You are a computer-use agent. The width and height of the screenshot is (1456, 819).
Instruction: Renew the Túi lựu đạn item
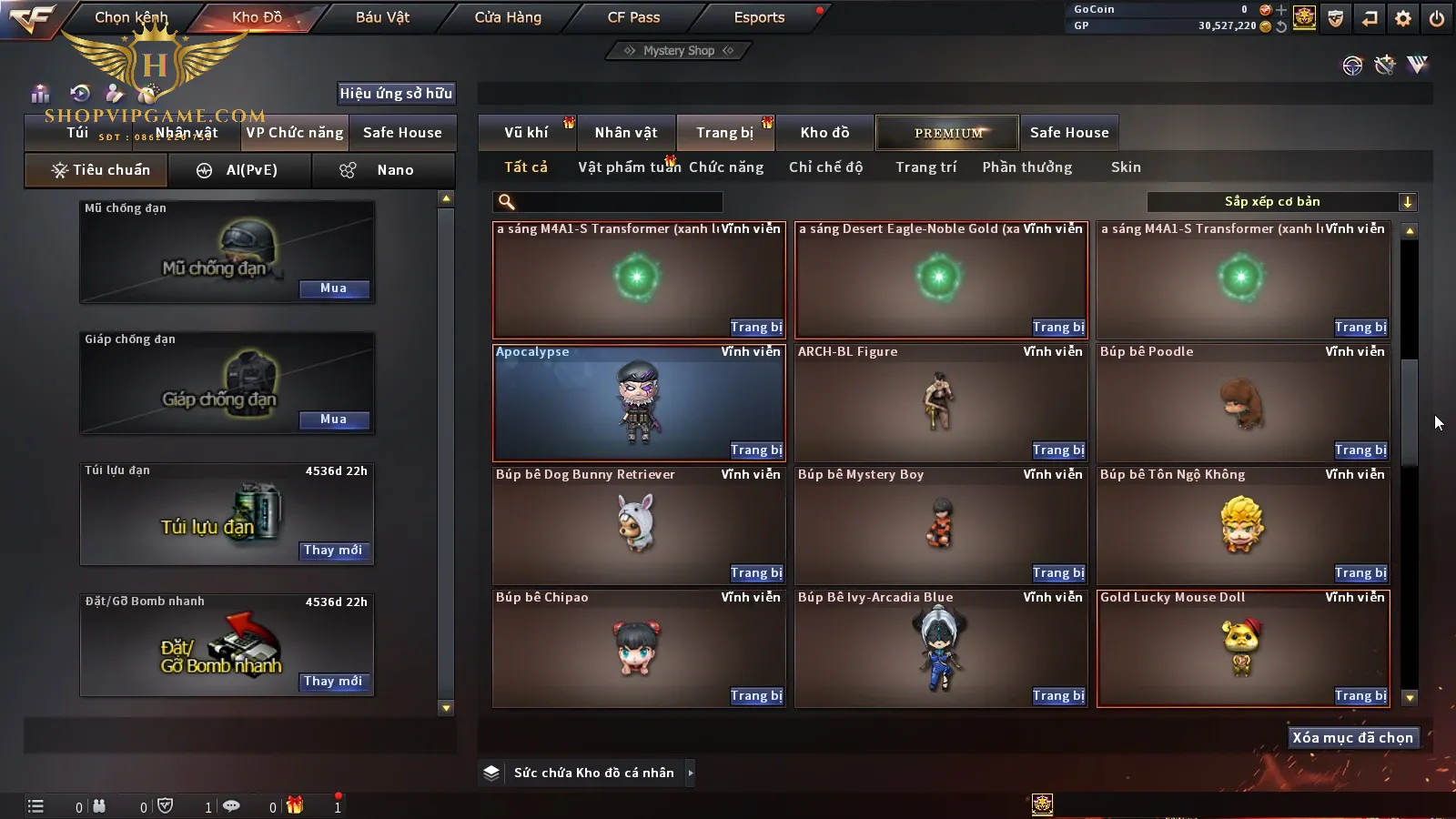click(333, 551)
